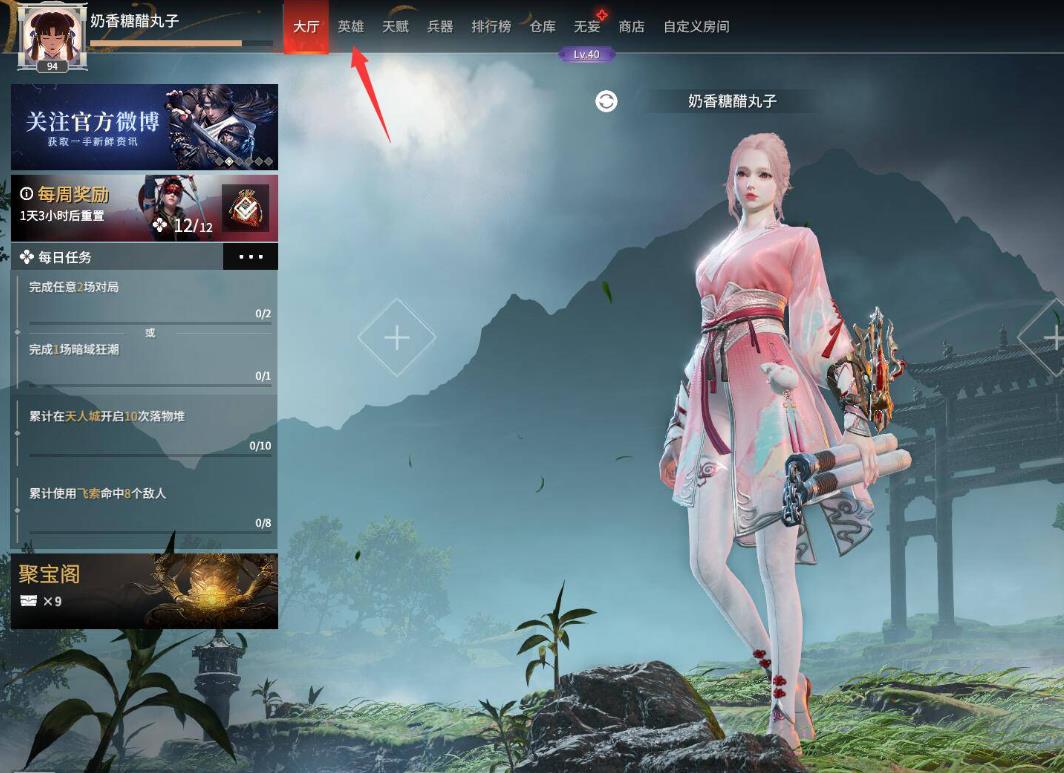The width and height of the screenshot is (1064, 773).
Task: Open the 商店 shop tab
Action: 632,27
